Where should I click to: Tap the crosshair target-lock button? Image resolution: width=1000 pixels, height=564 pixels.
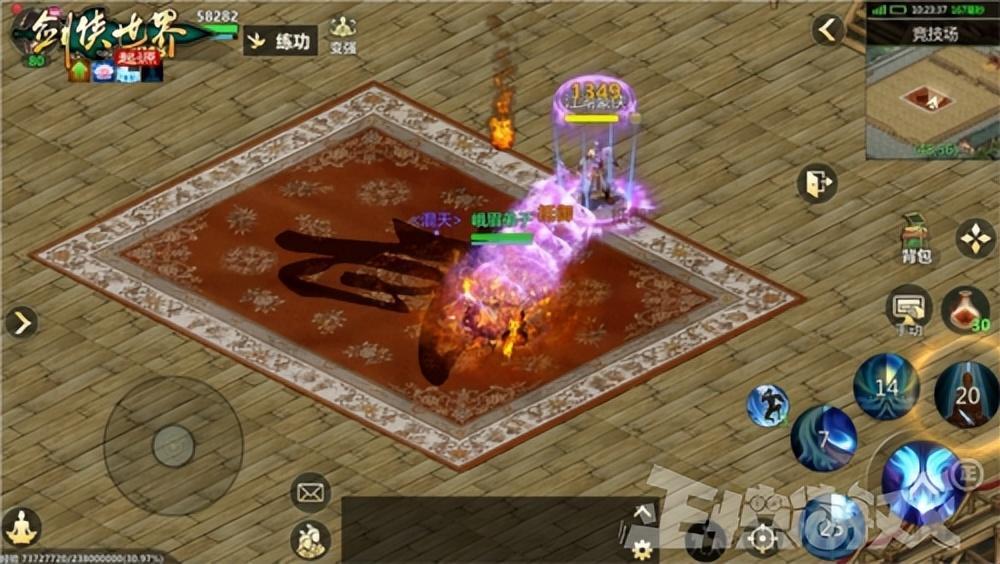762,540
